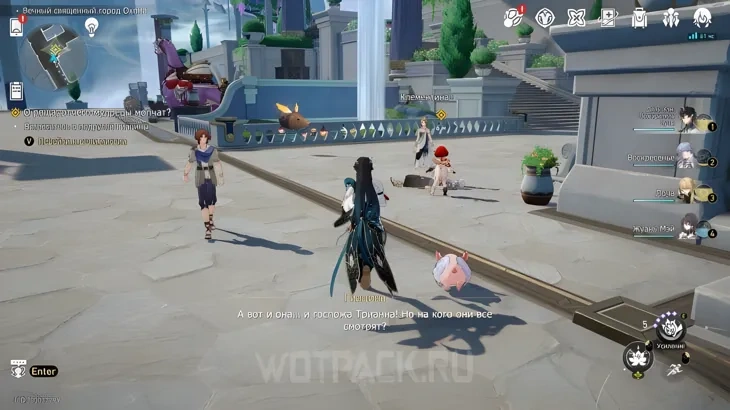Toggle the sprint running-figure icon
Image resolution: width=730 pixels, height=410 pixels.
click(676, 371)
